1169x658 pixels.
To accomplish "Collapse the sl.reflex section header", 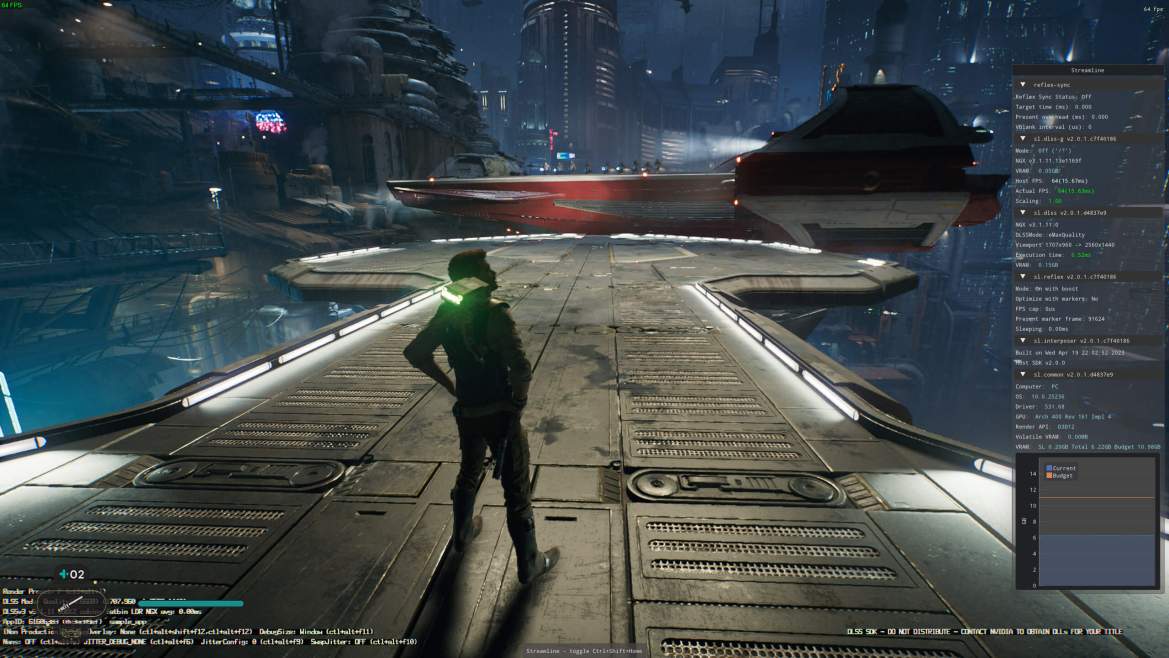I will [1023, 276].
